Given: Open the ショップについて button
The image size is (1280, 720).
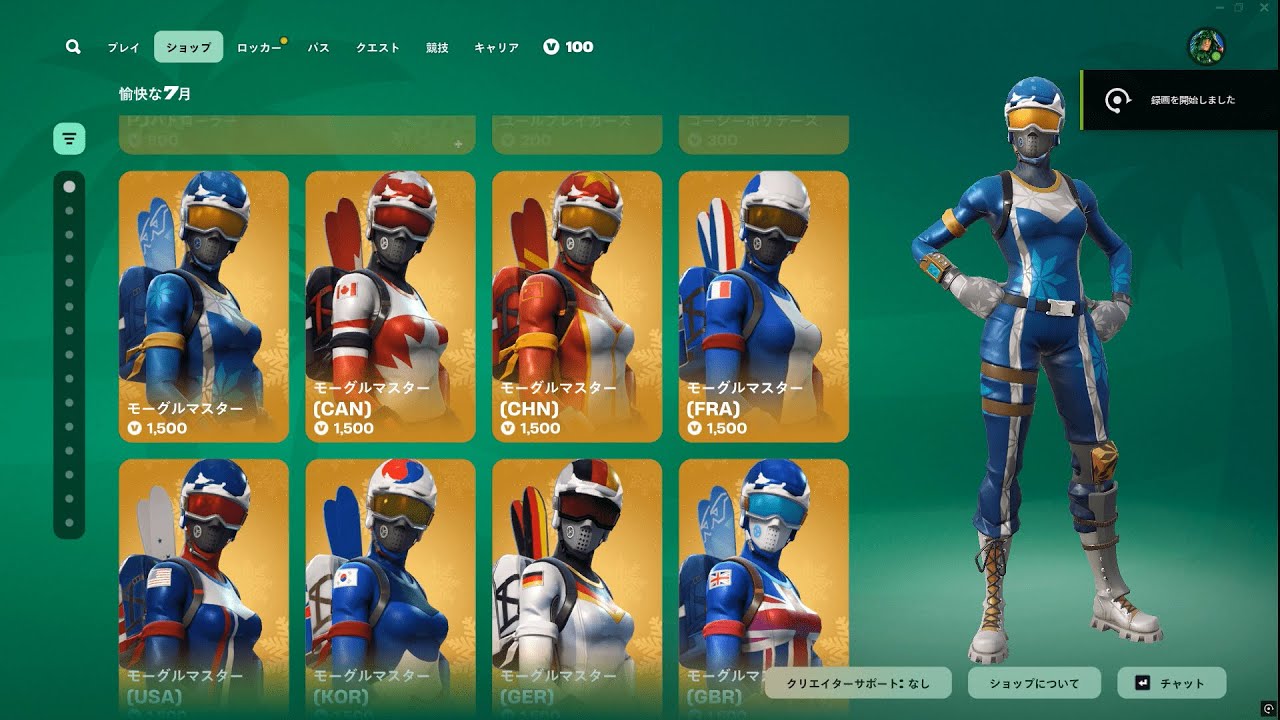Looking at the screenshot, I should (1034, 683).
